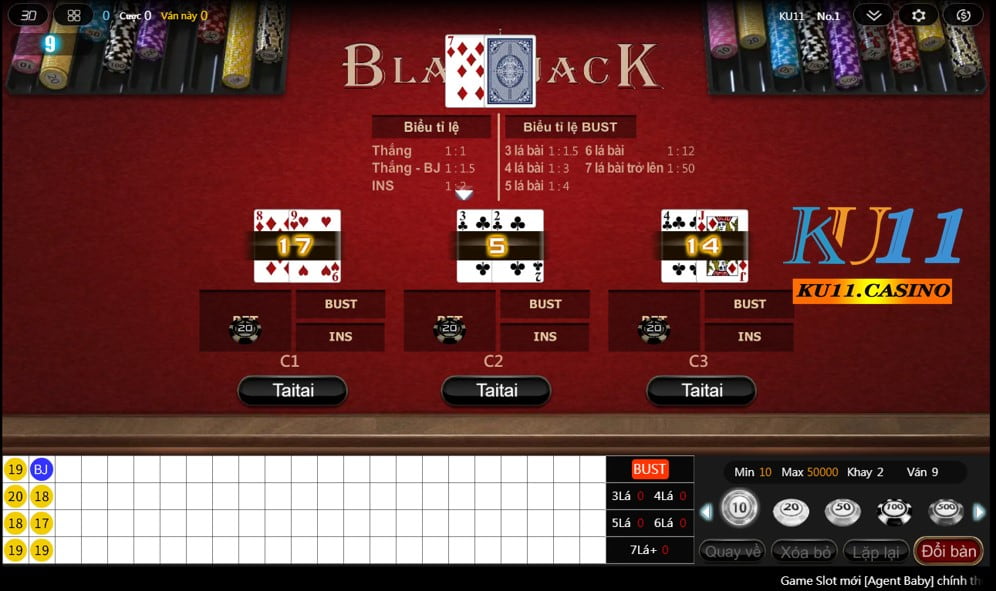
Task: Place an INS bet on C2
Action: click(544, 336)
